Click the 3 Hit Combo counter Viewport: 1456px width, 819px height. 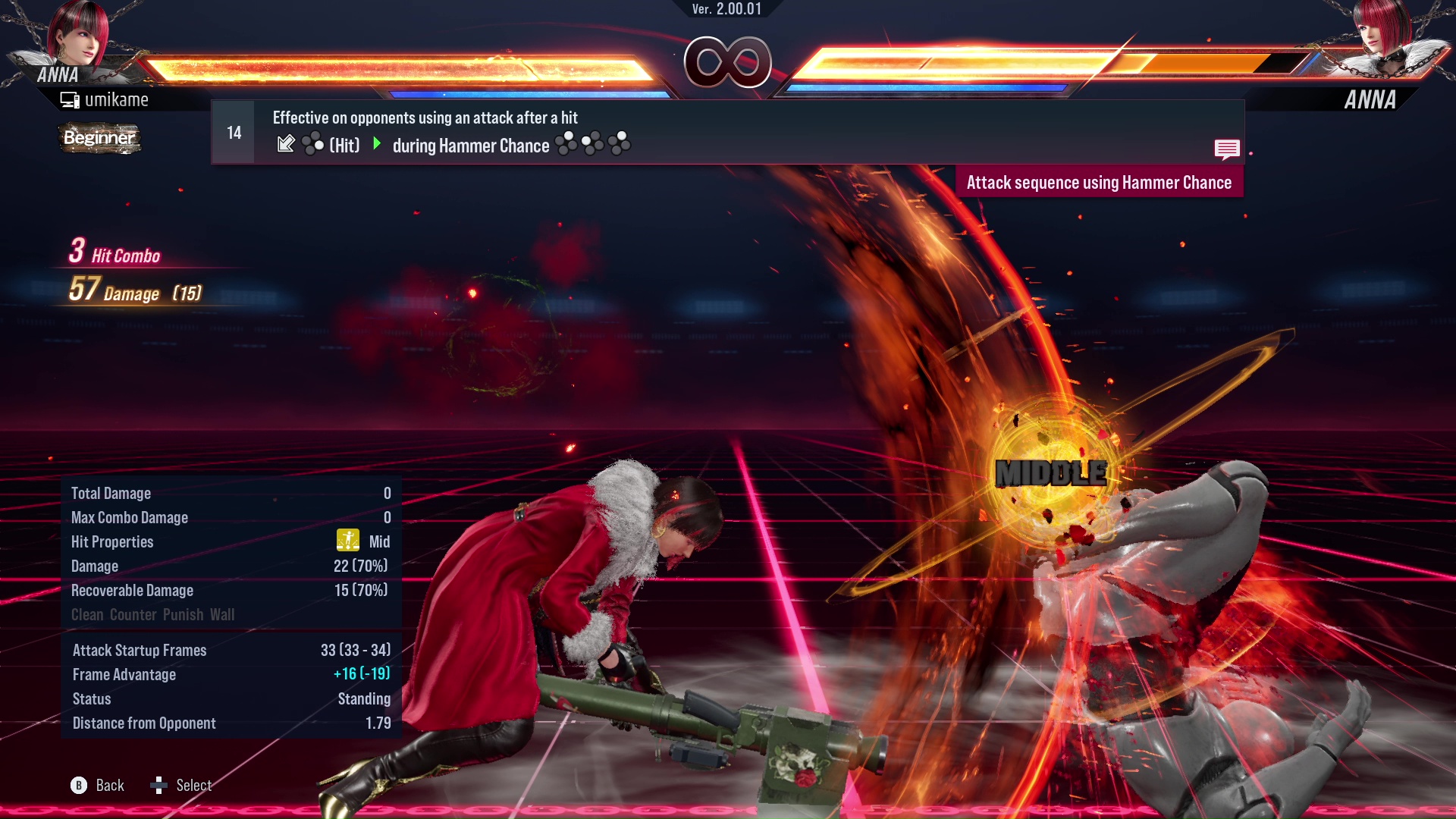(x=114, y=253)
